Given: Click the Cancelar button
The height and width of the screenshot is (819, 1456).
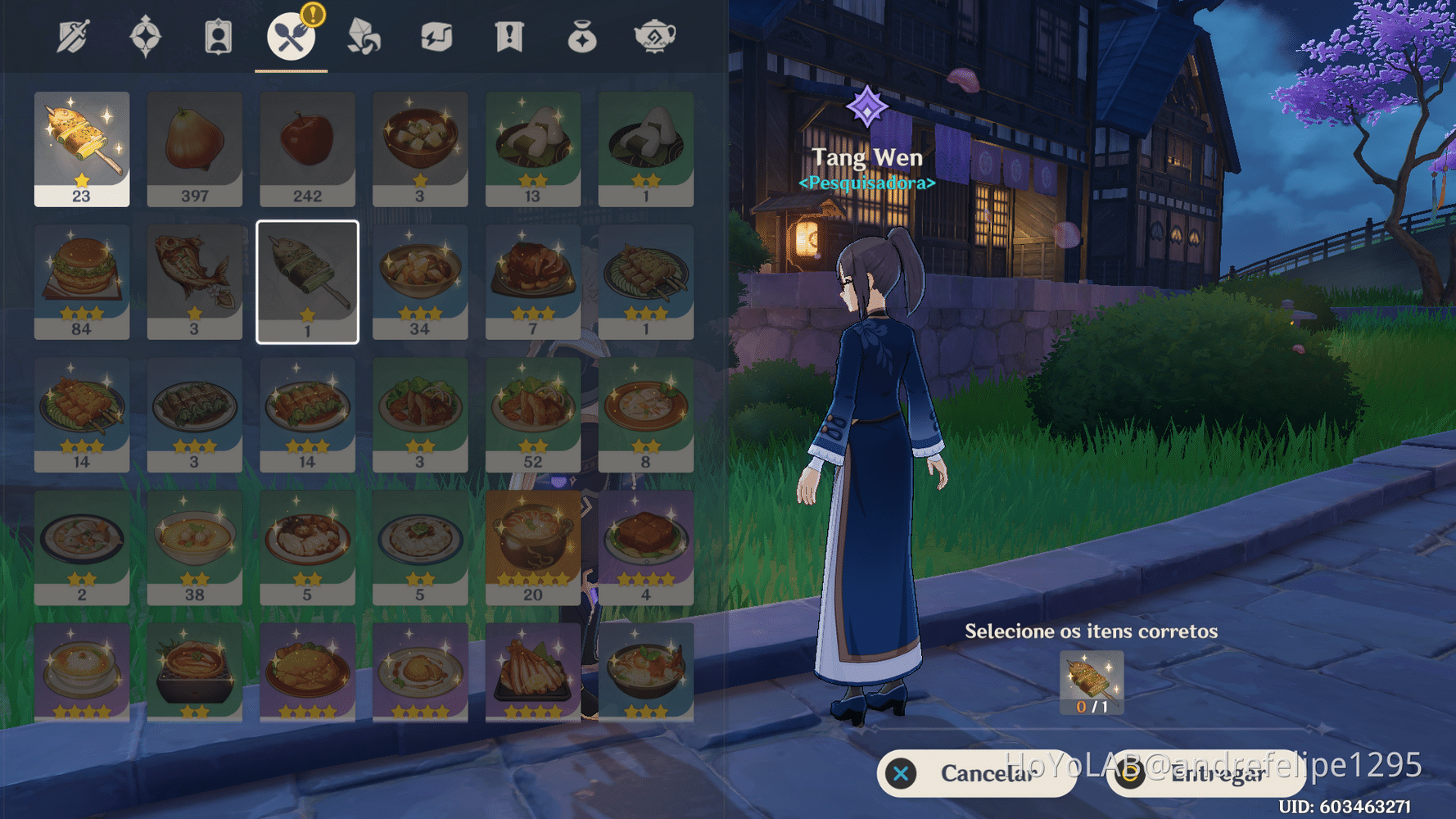Looking at the screenshot, I should [x=976, y=772].
